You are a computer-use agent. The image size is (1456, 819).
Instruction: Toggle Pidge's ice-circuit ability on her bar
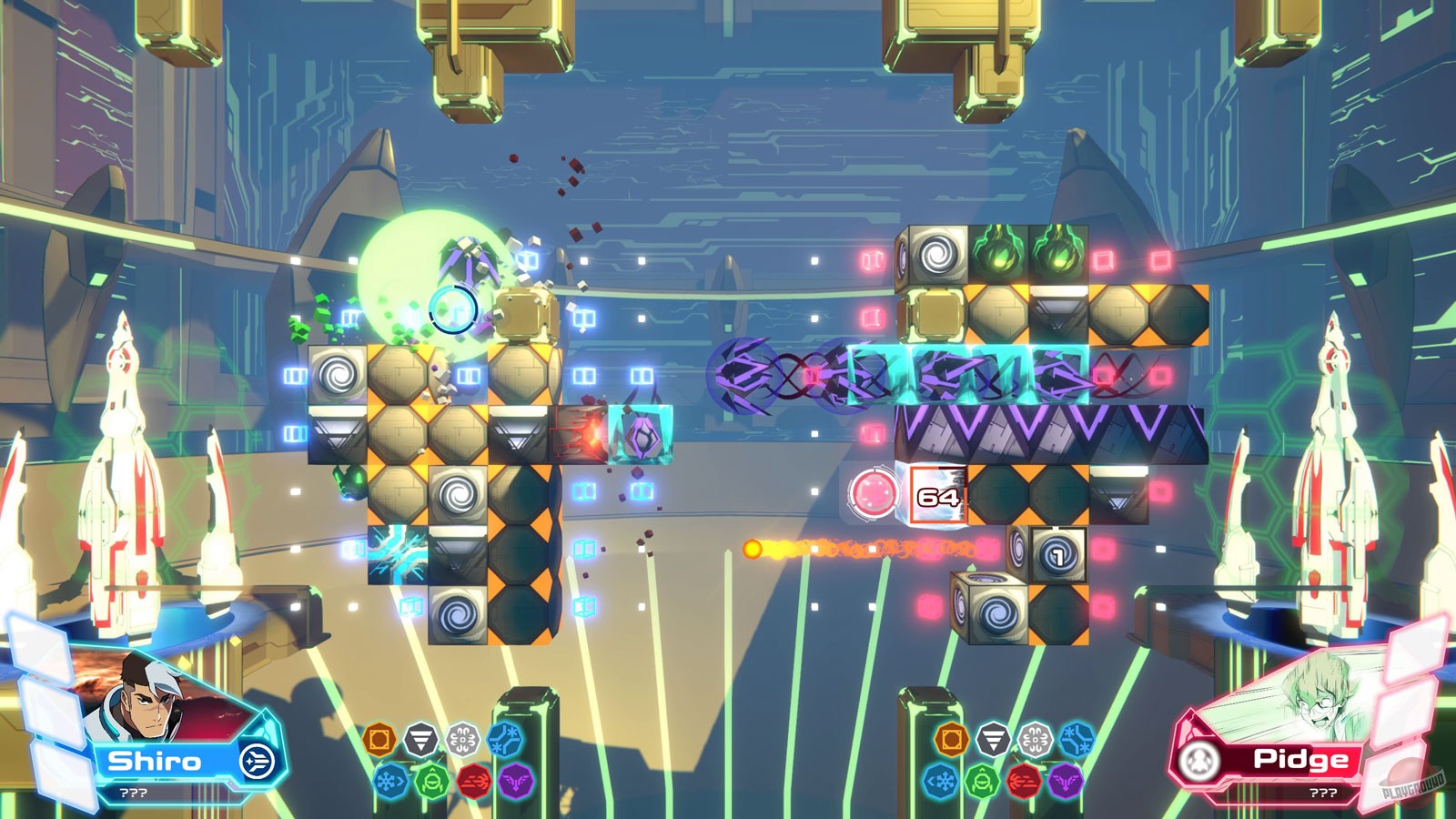point(1077,737)
